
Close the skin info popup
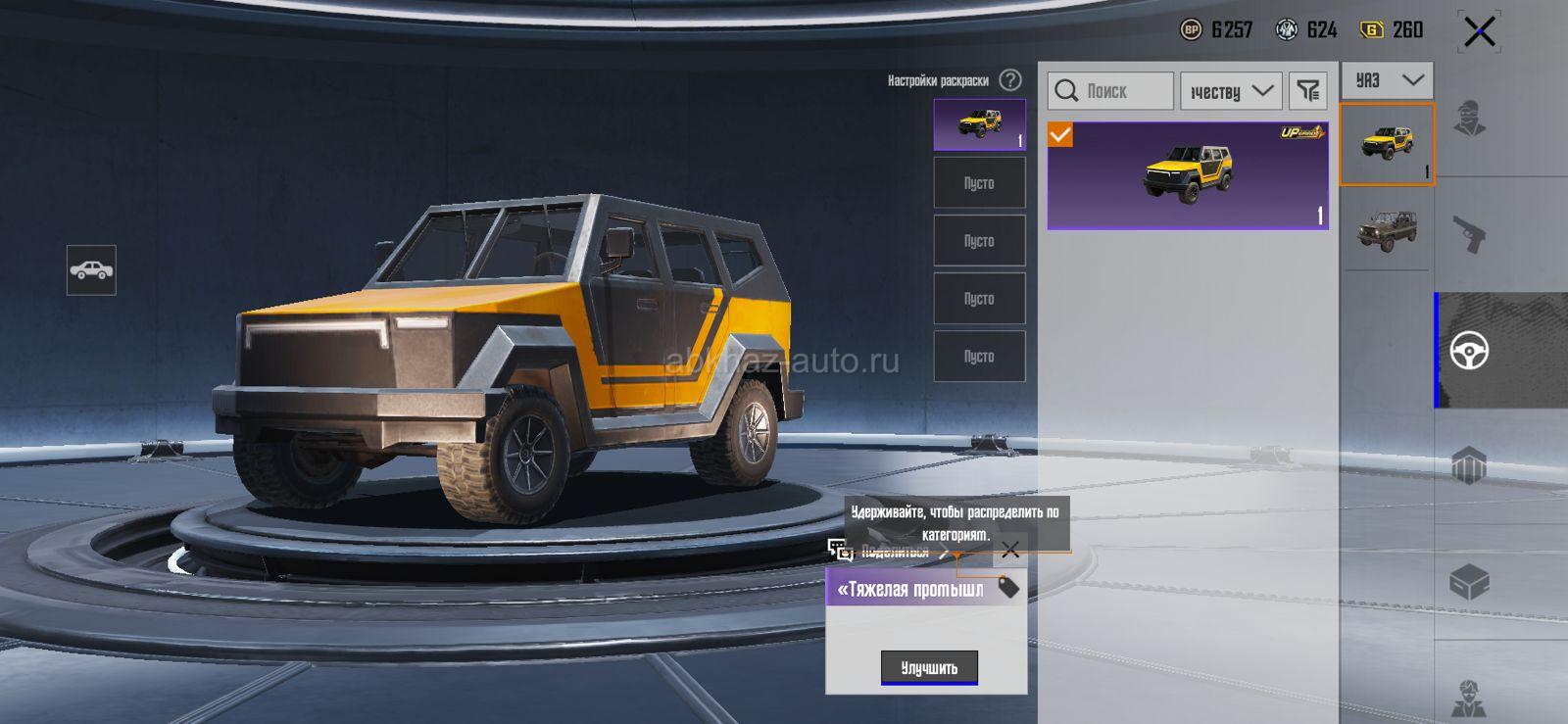click(1010, 550)
